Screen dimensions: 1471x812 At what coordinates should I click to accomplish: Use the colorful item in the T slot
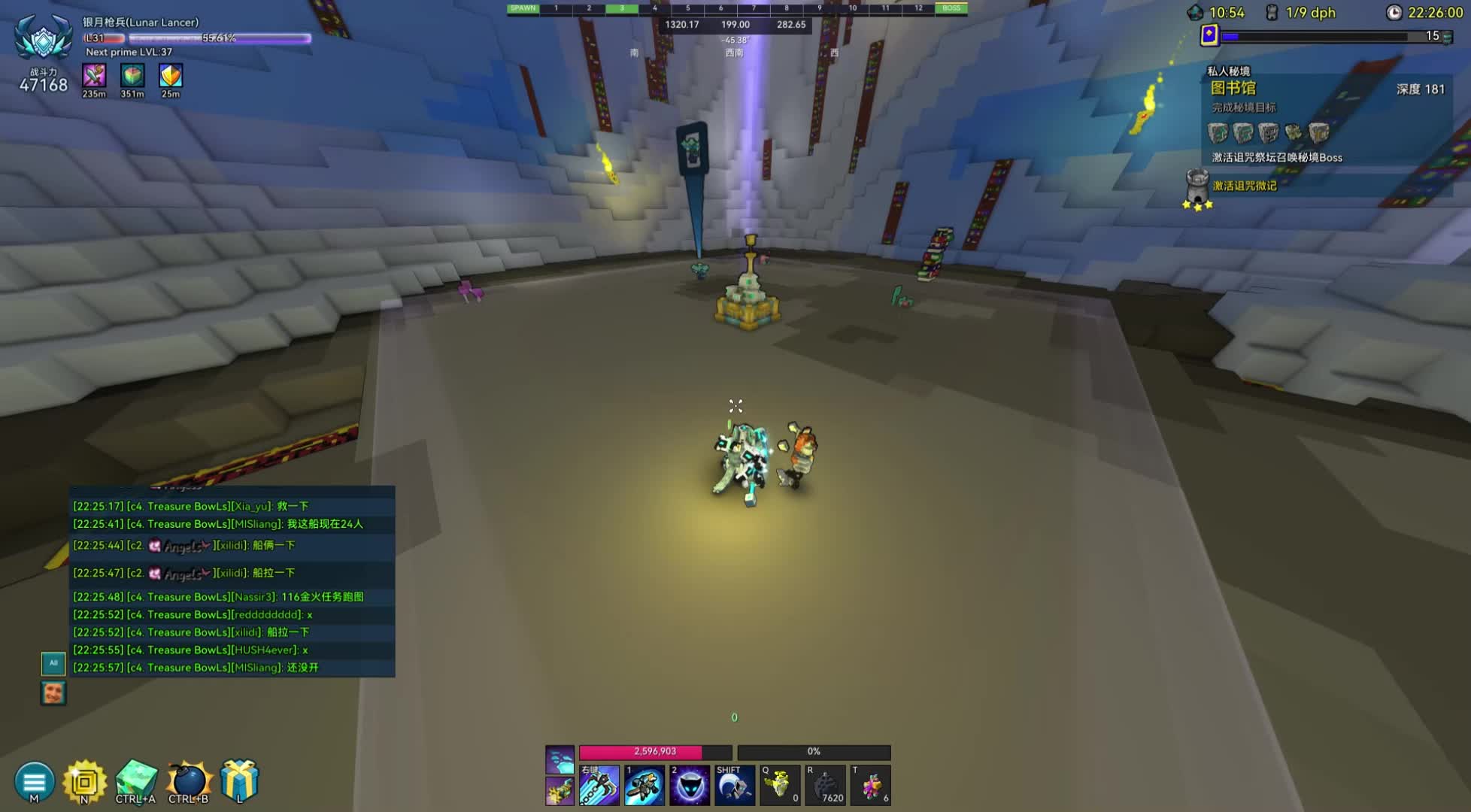pyautogui.click(x=871, y=786)
